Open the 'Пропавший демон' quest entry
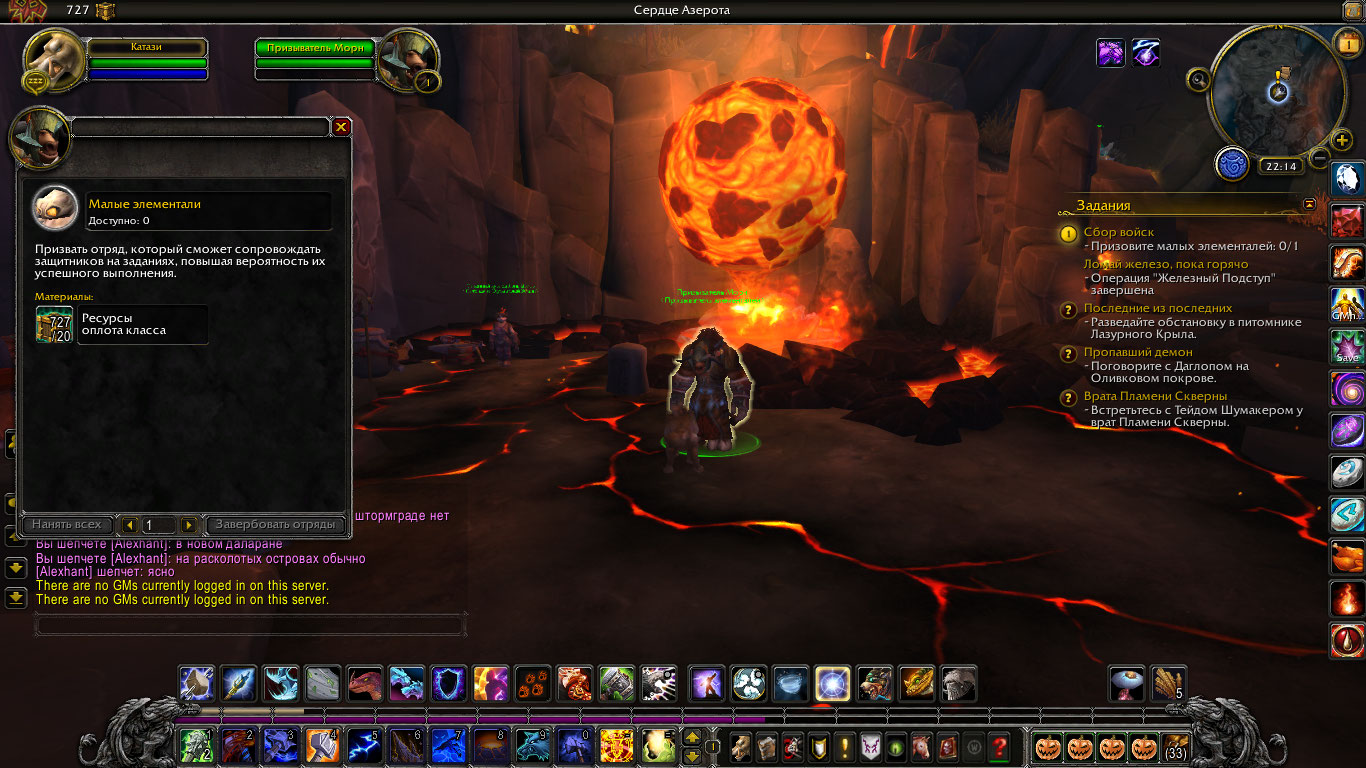 [1137, 352]
